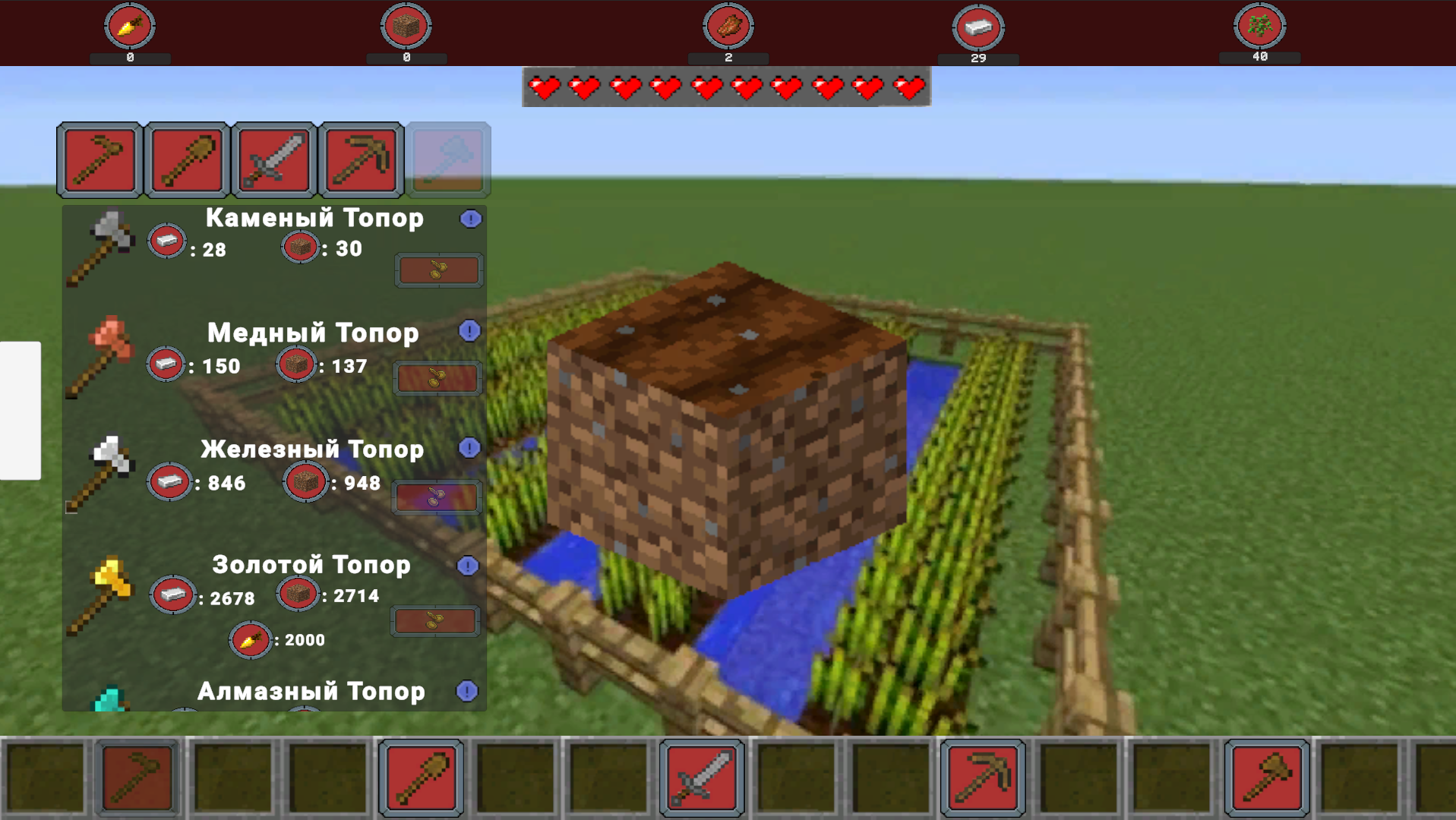Click the health hearts bar at top
Viewport: 1456px width, 820px height.
click(x=725, y=87)
